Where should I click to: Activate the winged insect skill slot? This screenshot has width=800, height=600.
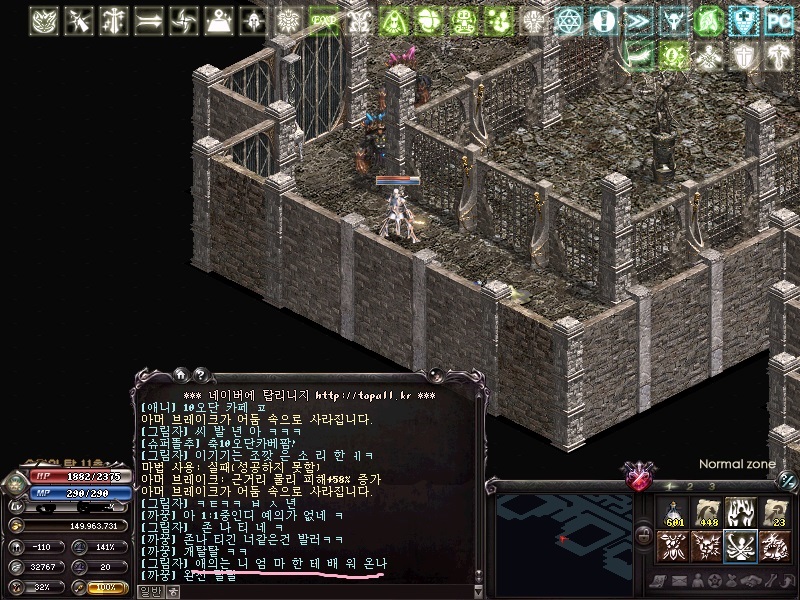click(x=674, y=547)
